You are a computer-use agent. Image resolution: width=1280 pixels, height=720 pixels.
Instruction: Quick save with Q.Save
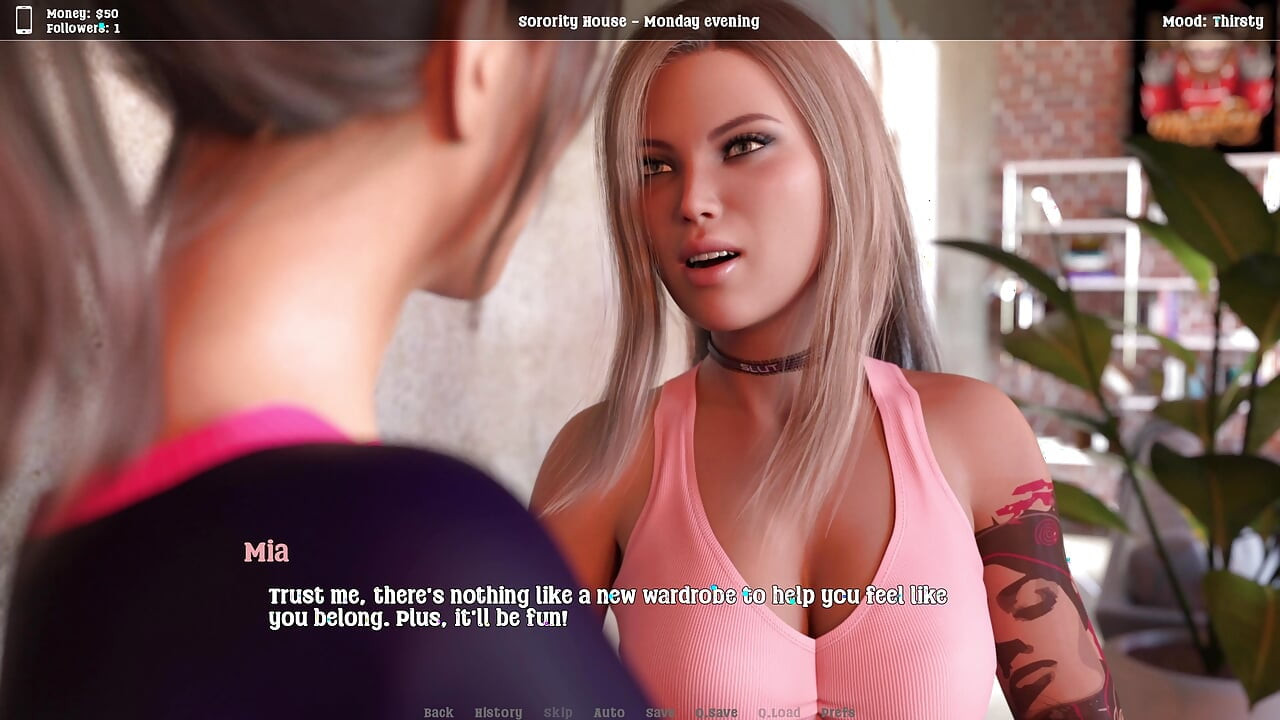pos(716,712)
